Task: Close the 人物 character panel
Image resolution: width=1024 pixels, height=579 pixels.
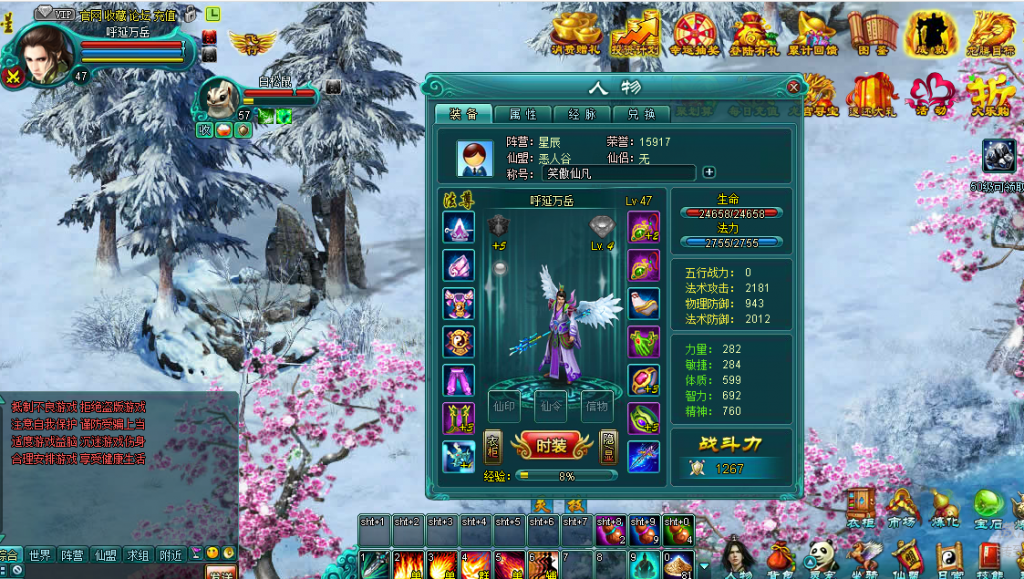Action: (x=793, y=87)
